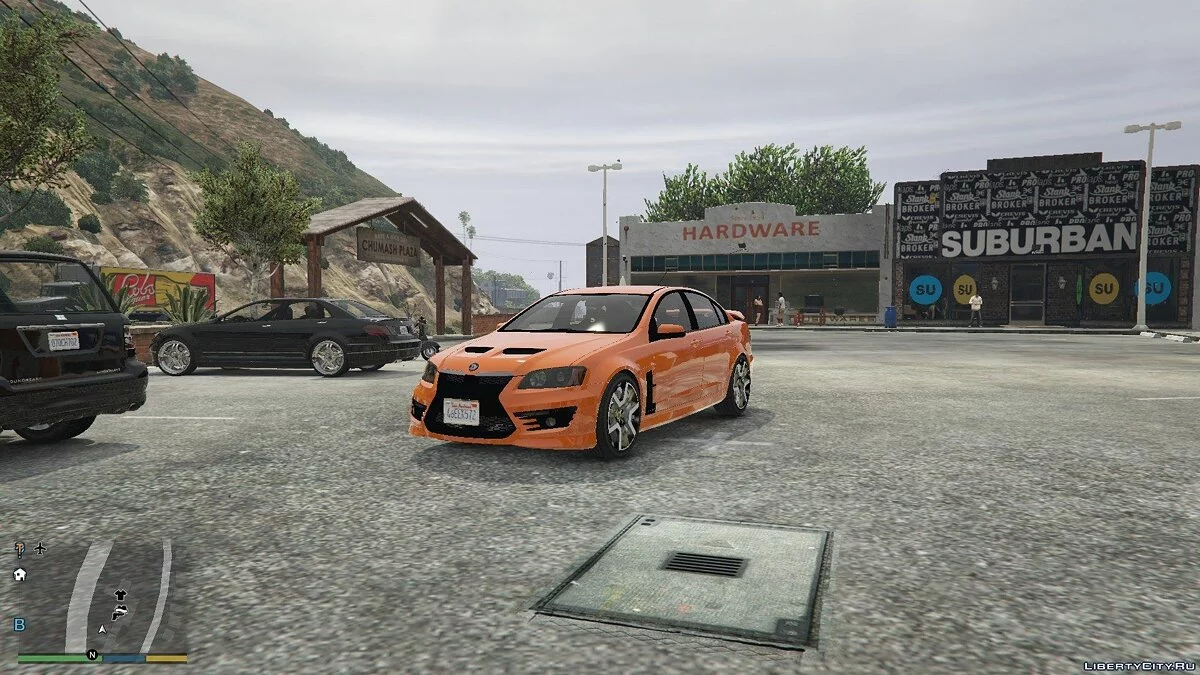Select the Ammu-Nation pistol blip

click(x=118, y=611)
